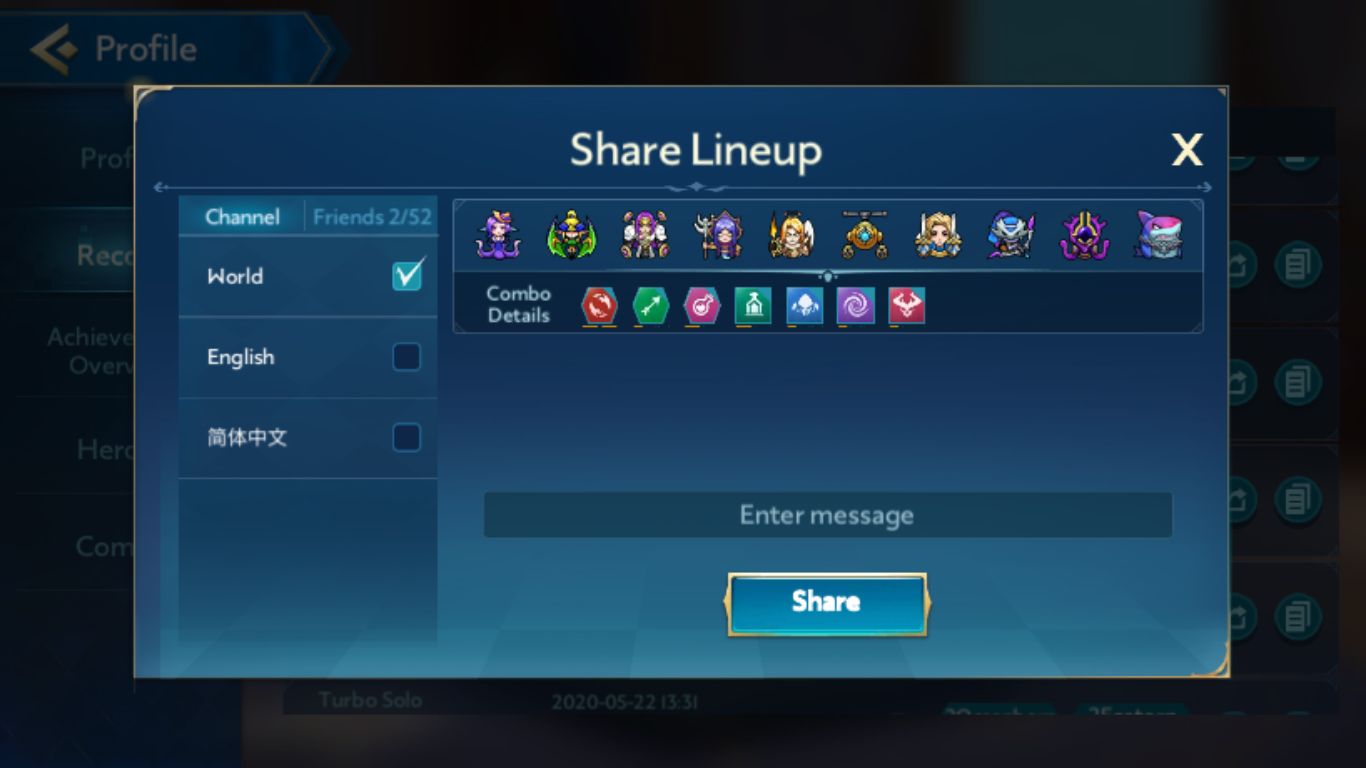This screenshot has width=1366, height=768.
Task: Click the green arrow combo icon
Action: (650, 306)
